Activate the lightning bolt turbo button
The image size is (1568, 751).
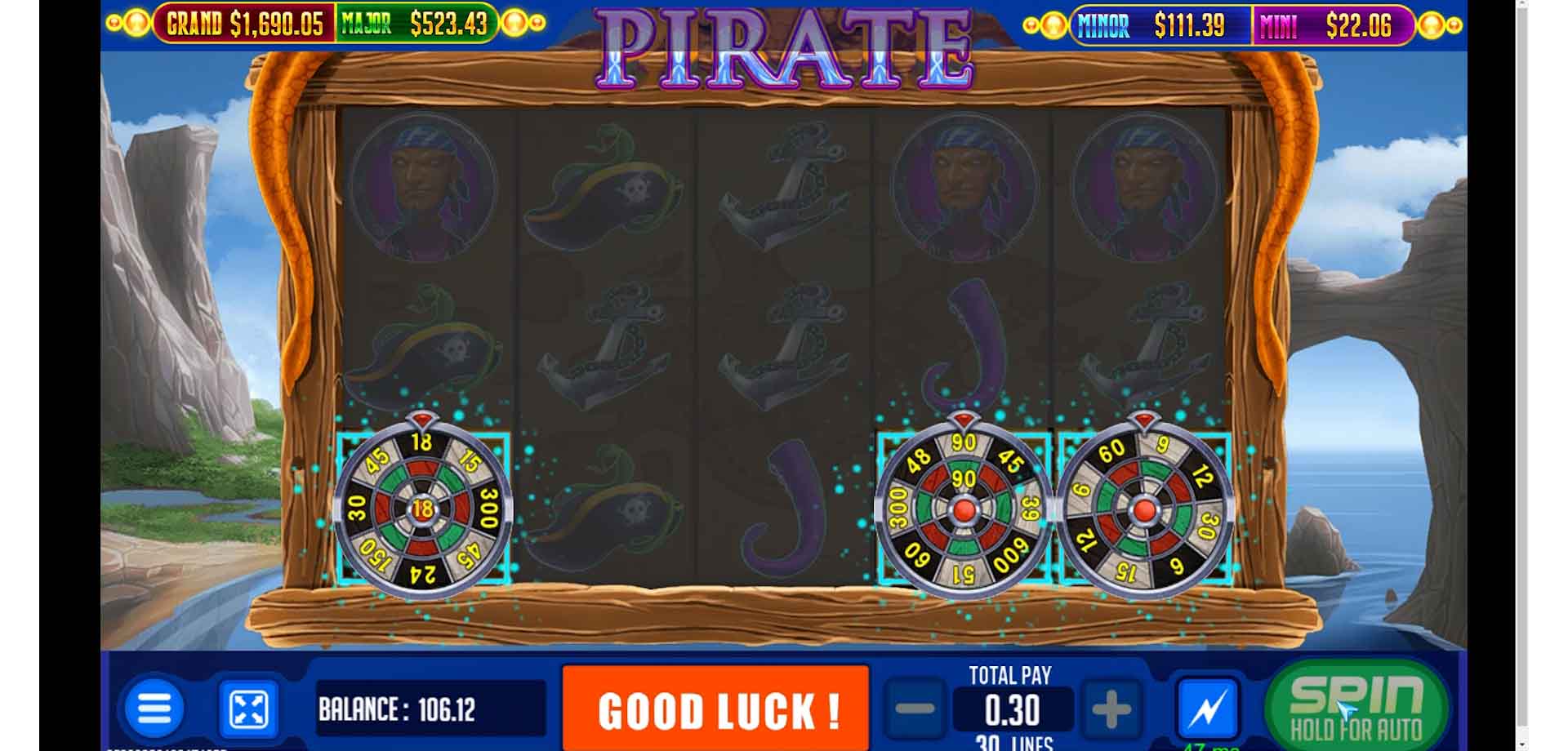pyautogui.click(x=1207, y=709)
